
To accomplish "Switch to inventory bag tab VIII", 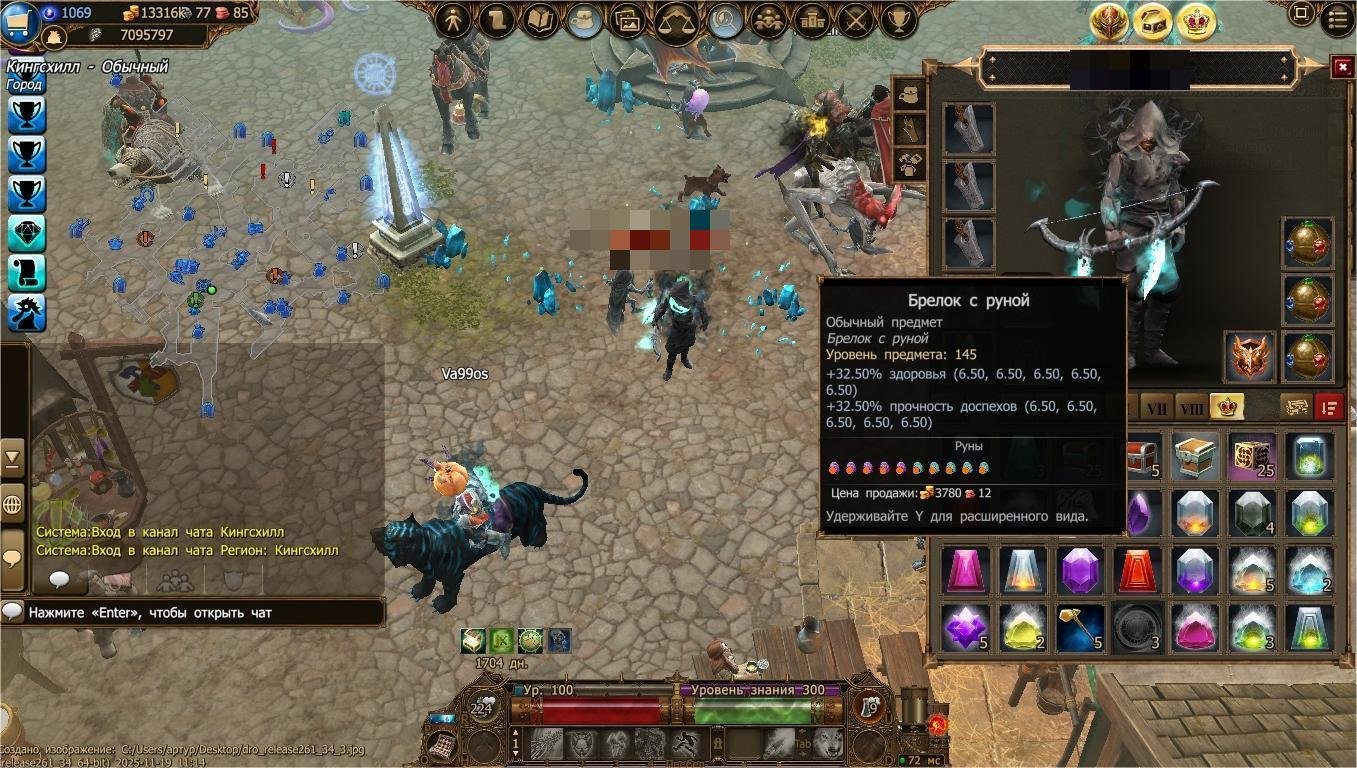I will click(1190, 407).
